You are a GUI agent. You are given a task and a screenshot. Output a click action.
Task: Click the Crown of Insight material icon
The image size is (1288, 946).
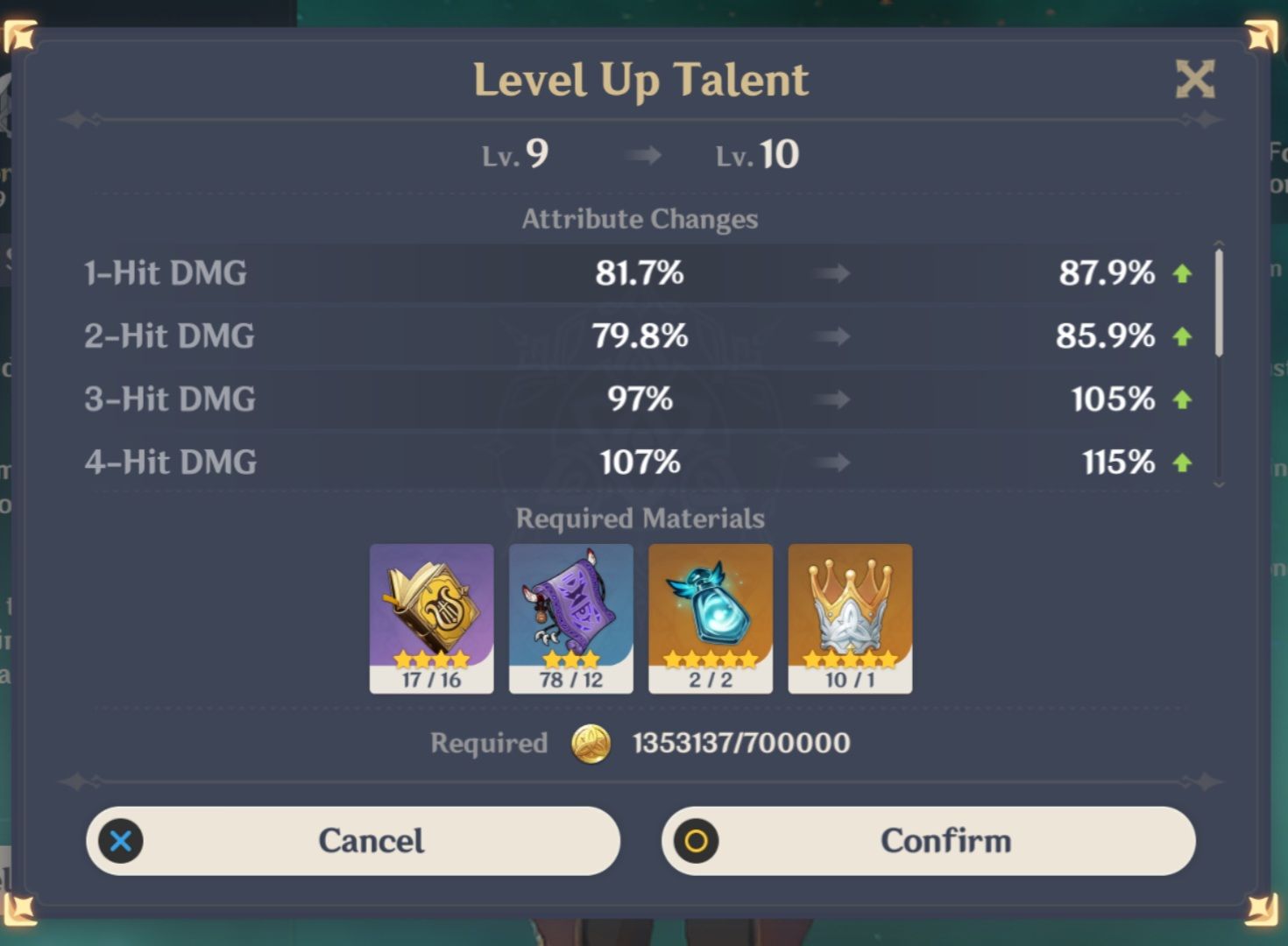[850, 613]
